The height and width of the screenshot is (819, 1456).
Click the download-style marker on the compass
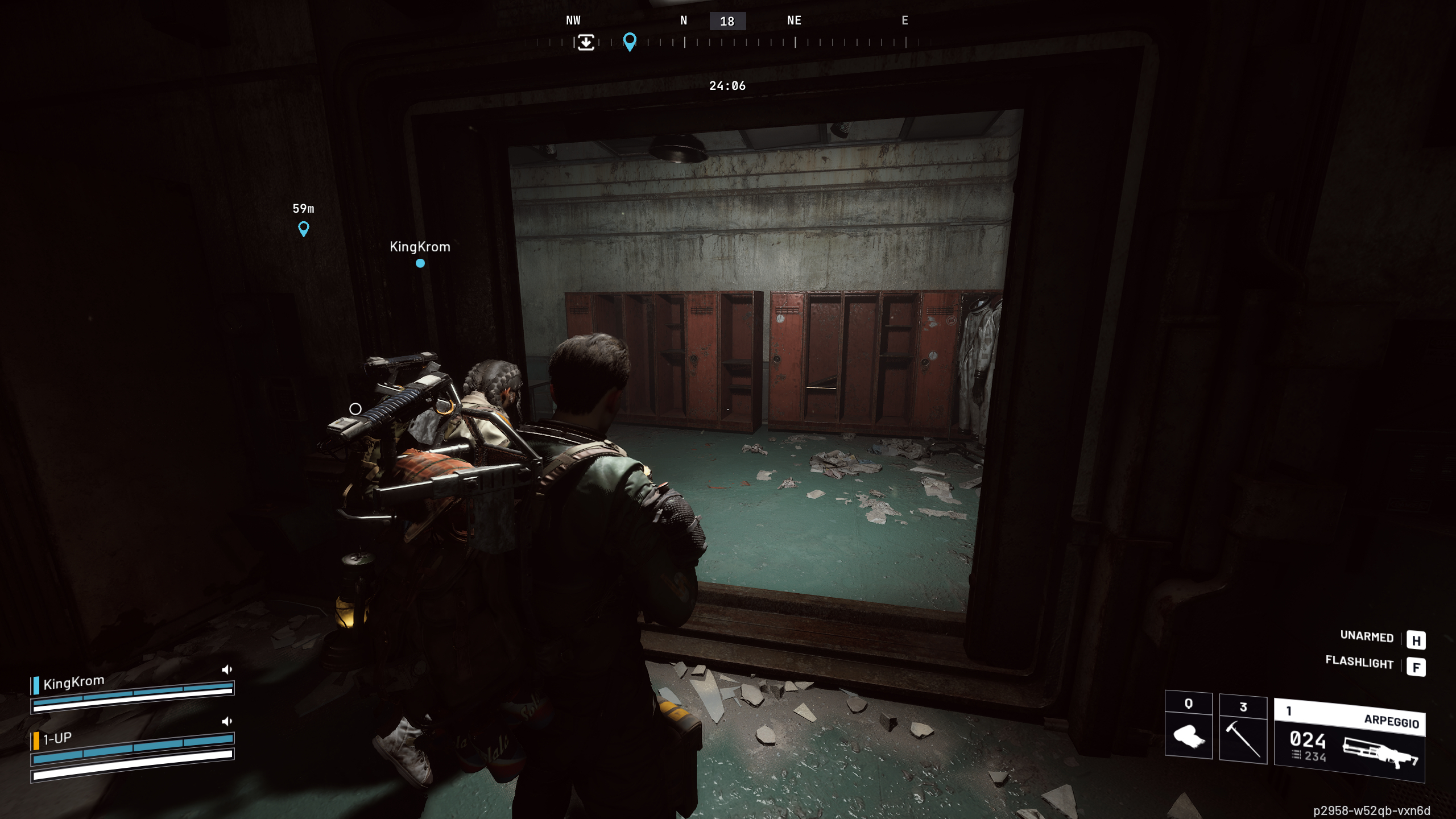586,43
